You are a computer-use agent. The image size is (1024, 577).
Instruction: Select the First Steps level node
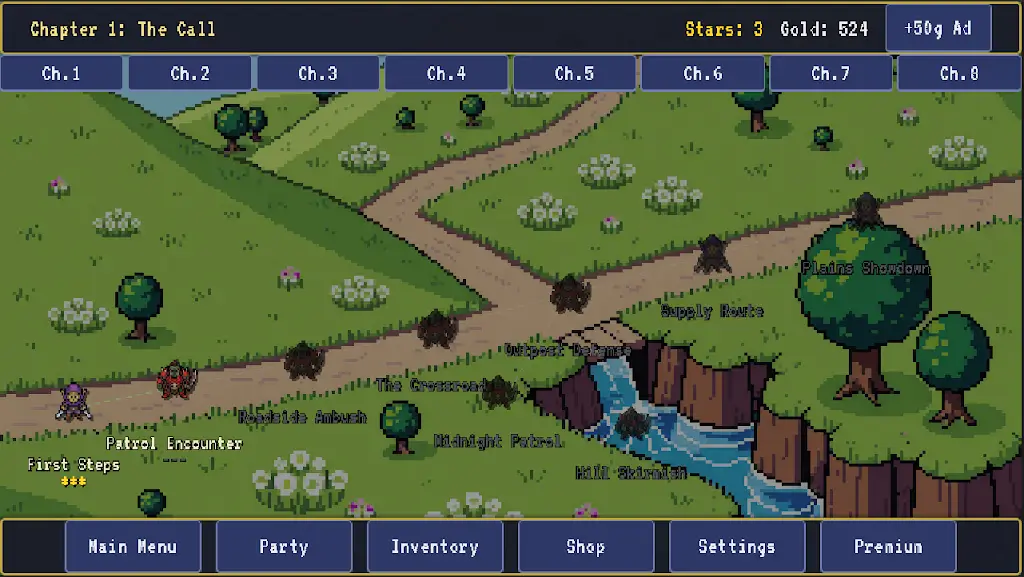click(x=73, y=402)
